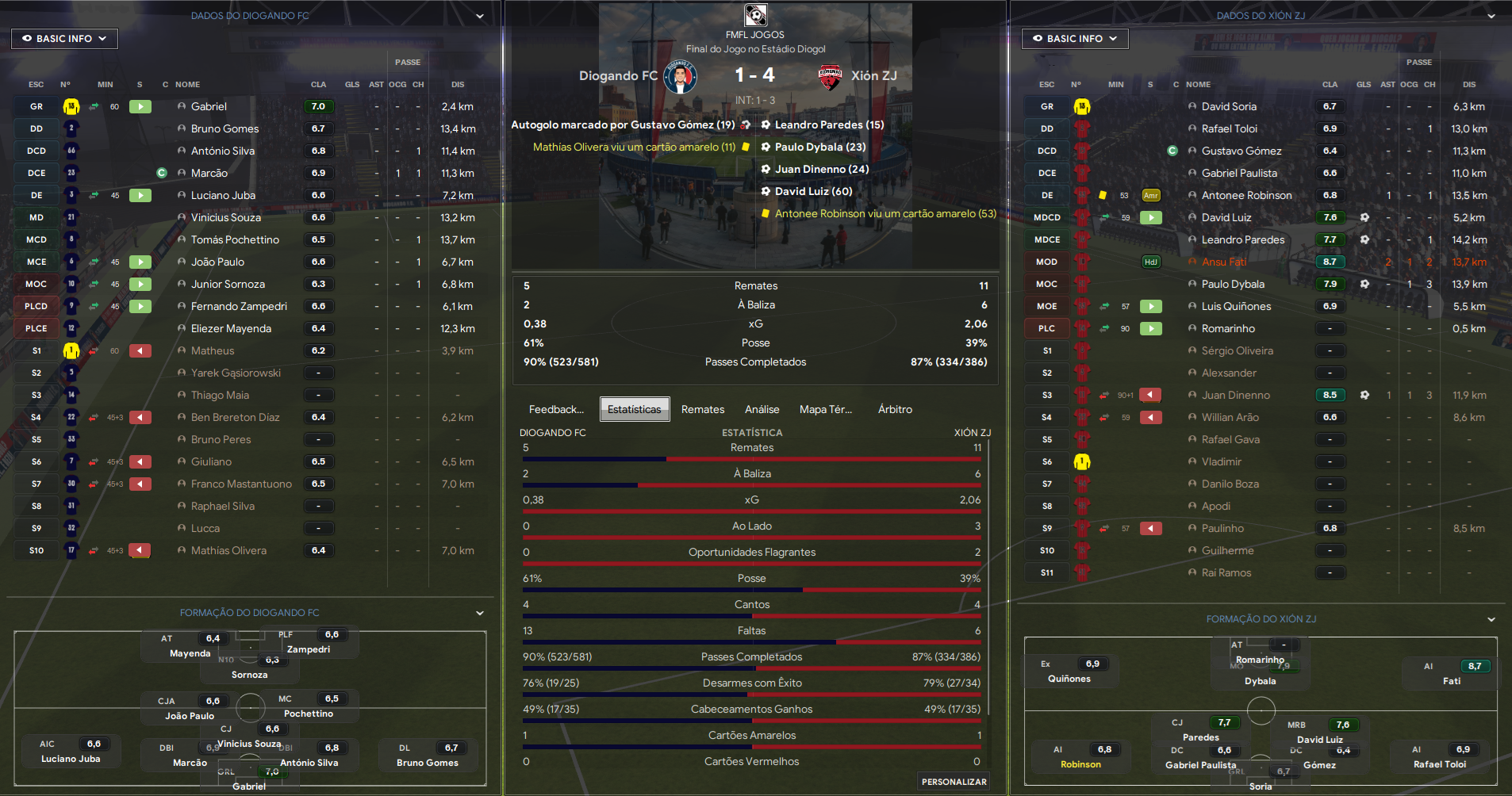This screenshot has width=1512, height=796.
Task: Collapse the Dados do Xión ZJ panel
Action: (x=1491, y=16)
